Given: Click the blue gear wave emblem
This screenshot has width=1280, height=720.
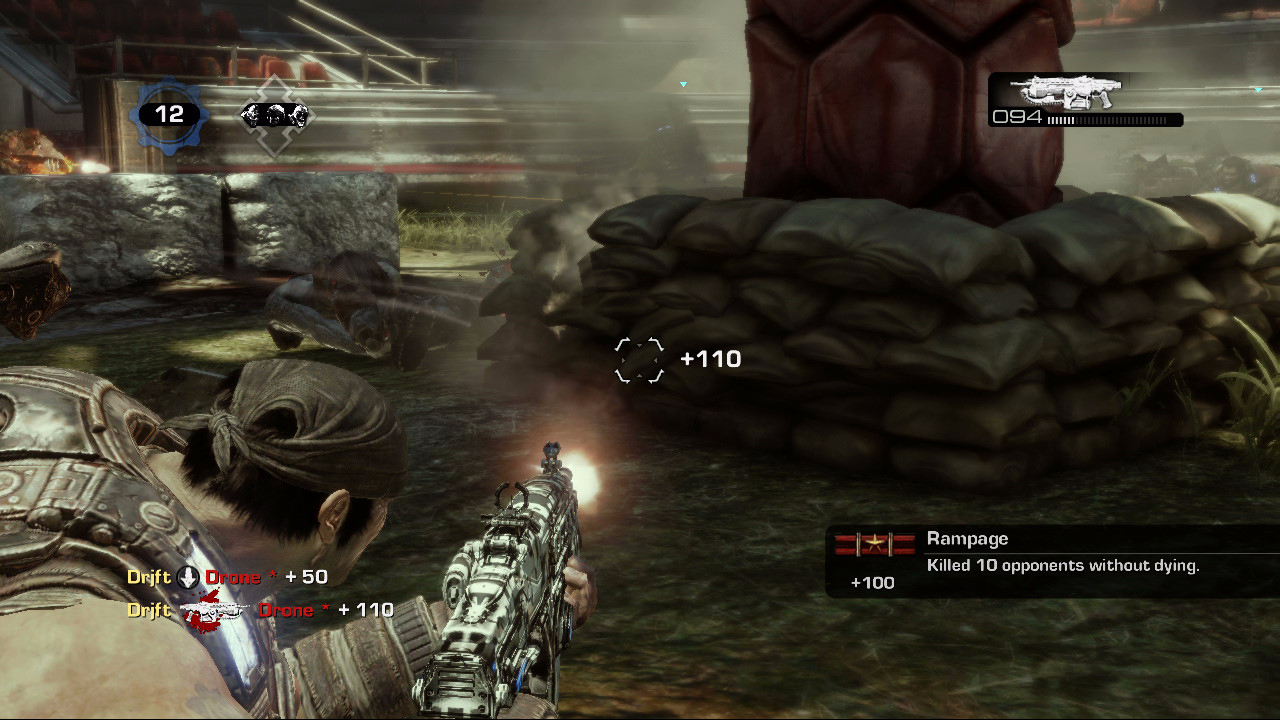Looking at the screenshot, I should pos(169,115).
